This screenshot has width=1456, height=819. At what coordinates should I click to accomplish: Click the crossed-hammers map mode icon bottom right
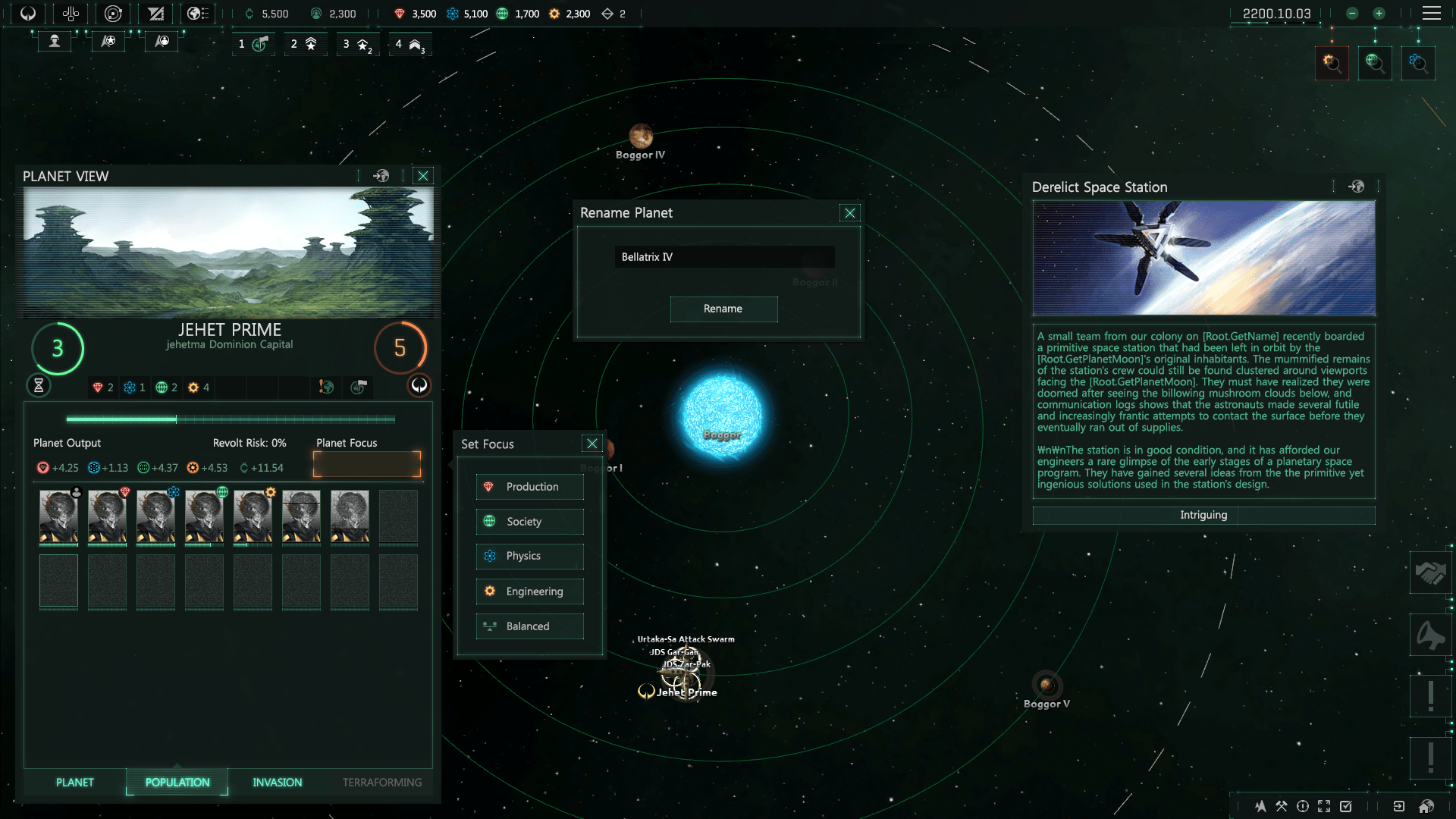[x=1282, y=807]
